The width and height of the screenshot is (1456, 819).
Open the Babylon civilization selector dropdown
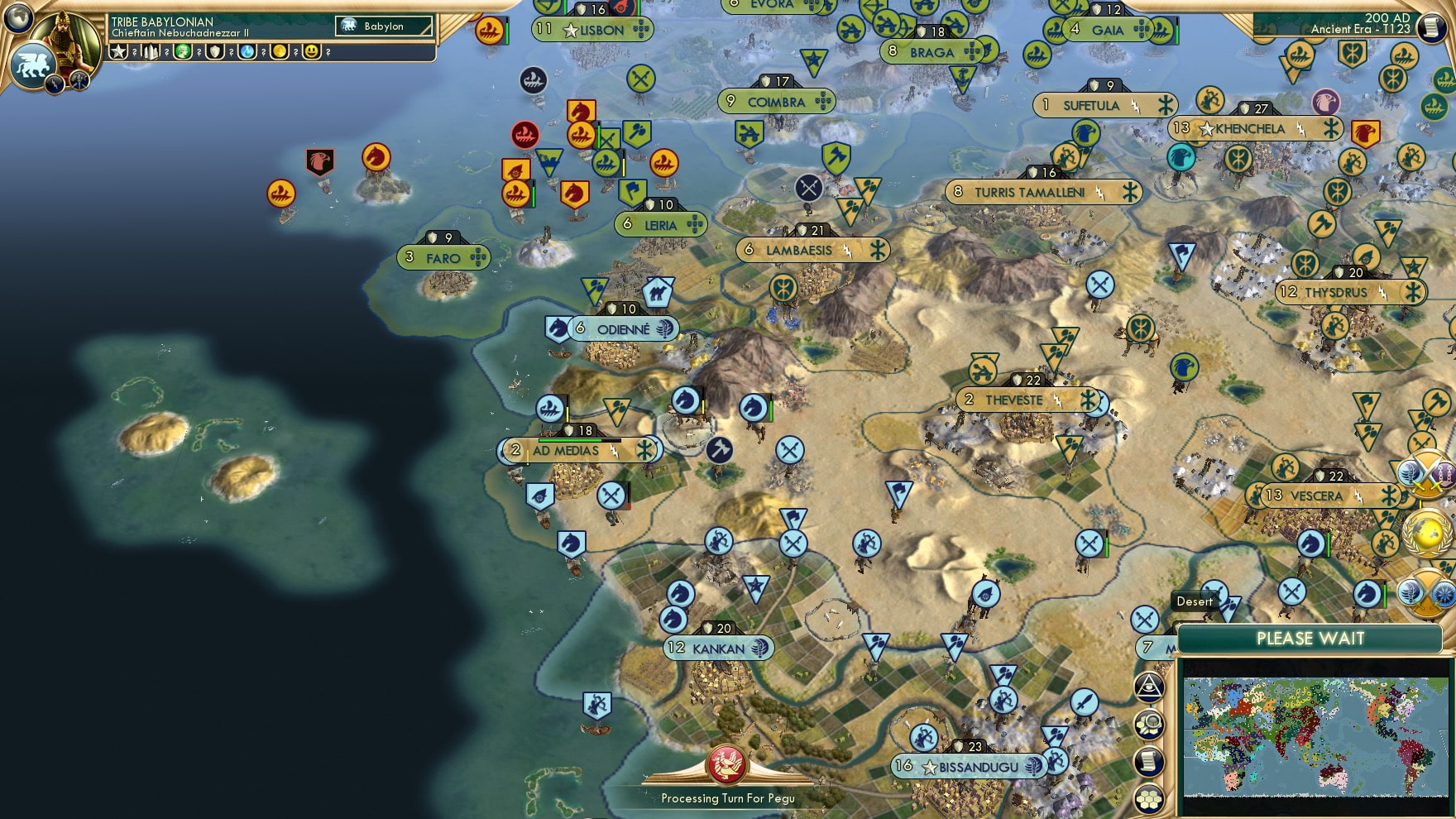click(384, 26)
